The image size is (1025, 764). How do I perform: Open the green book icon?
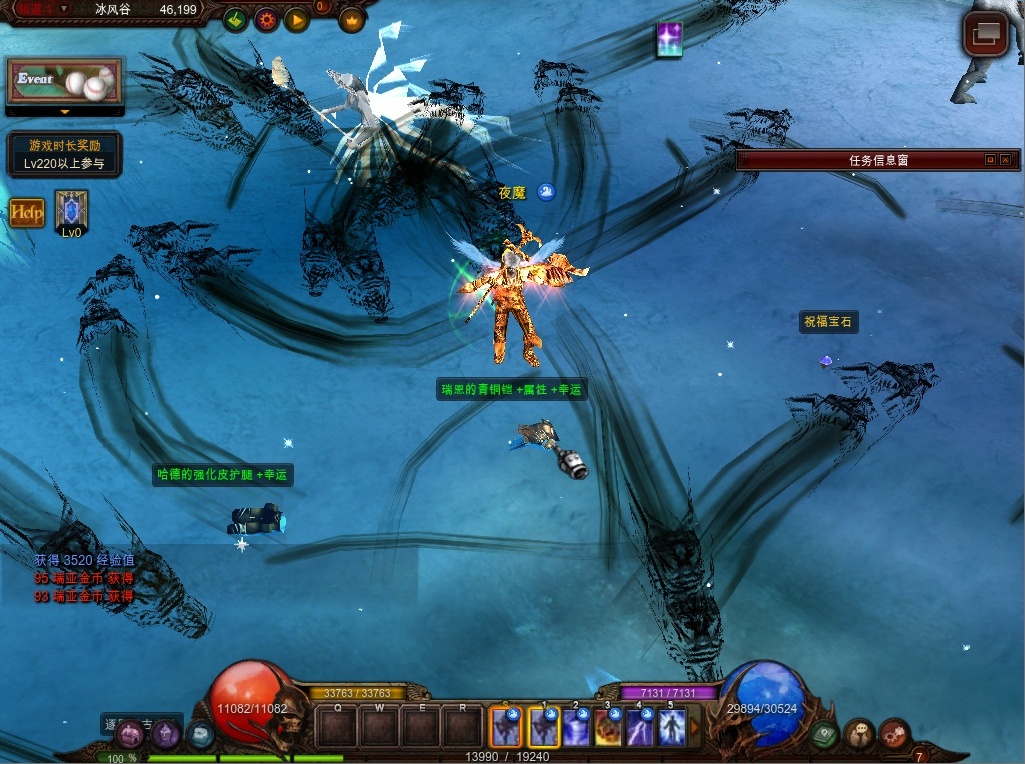pyautogui.click(x=824, y=735)
